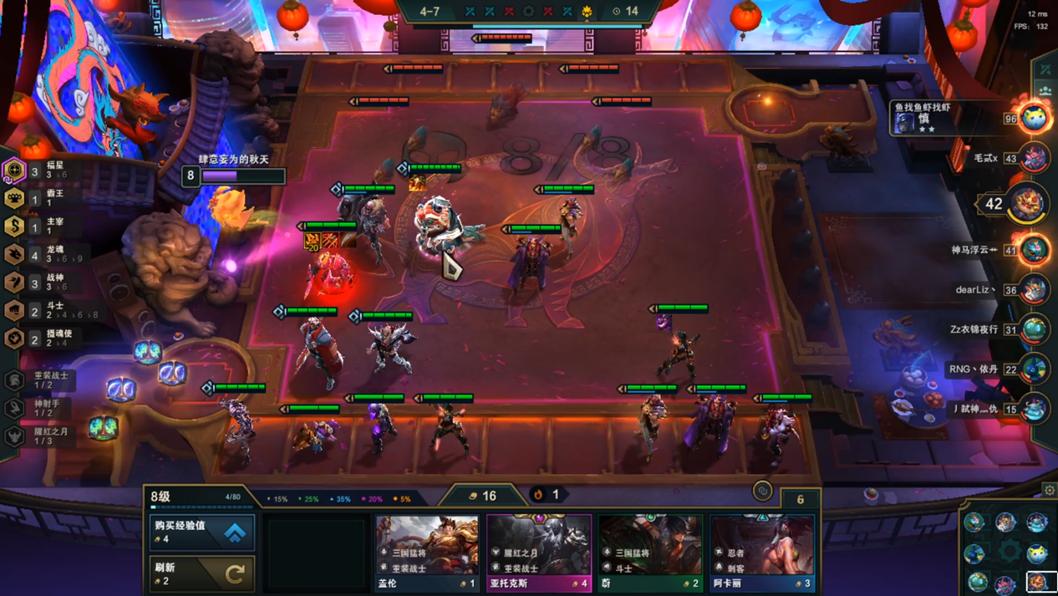Screen dimensions: 1058x596
Task: Select the 2-gold 三国猛将 斗士 champion card
Action: coord(651,553)
